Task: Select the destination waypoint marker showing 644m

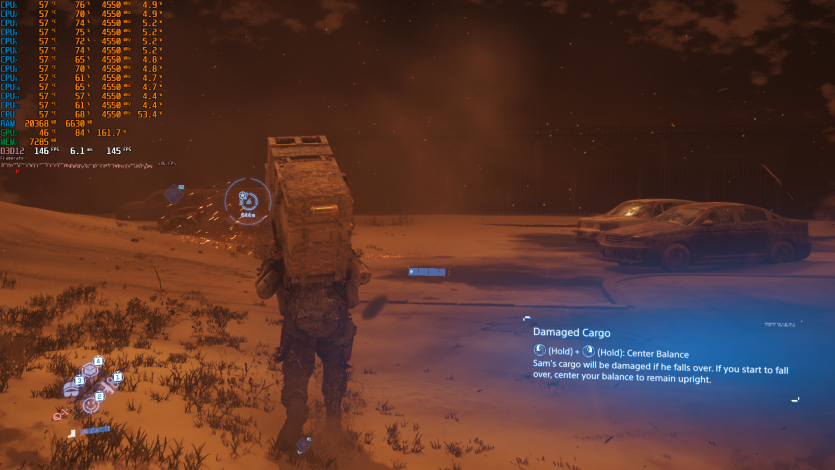Action: click(246, 200)
